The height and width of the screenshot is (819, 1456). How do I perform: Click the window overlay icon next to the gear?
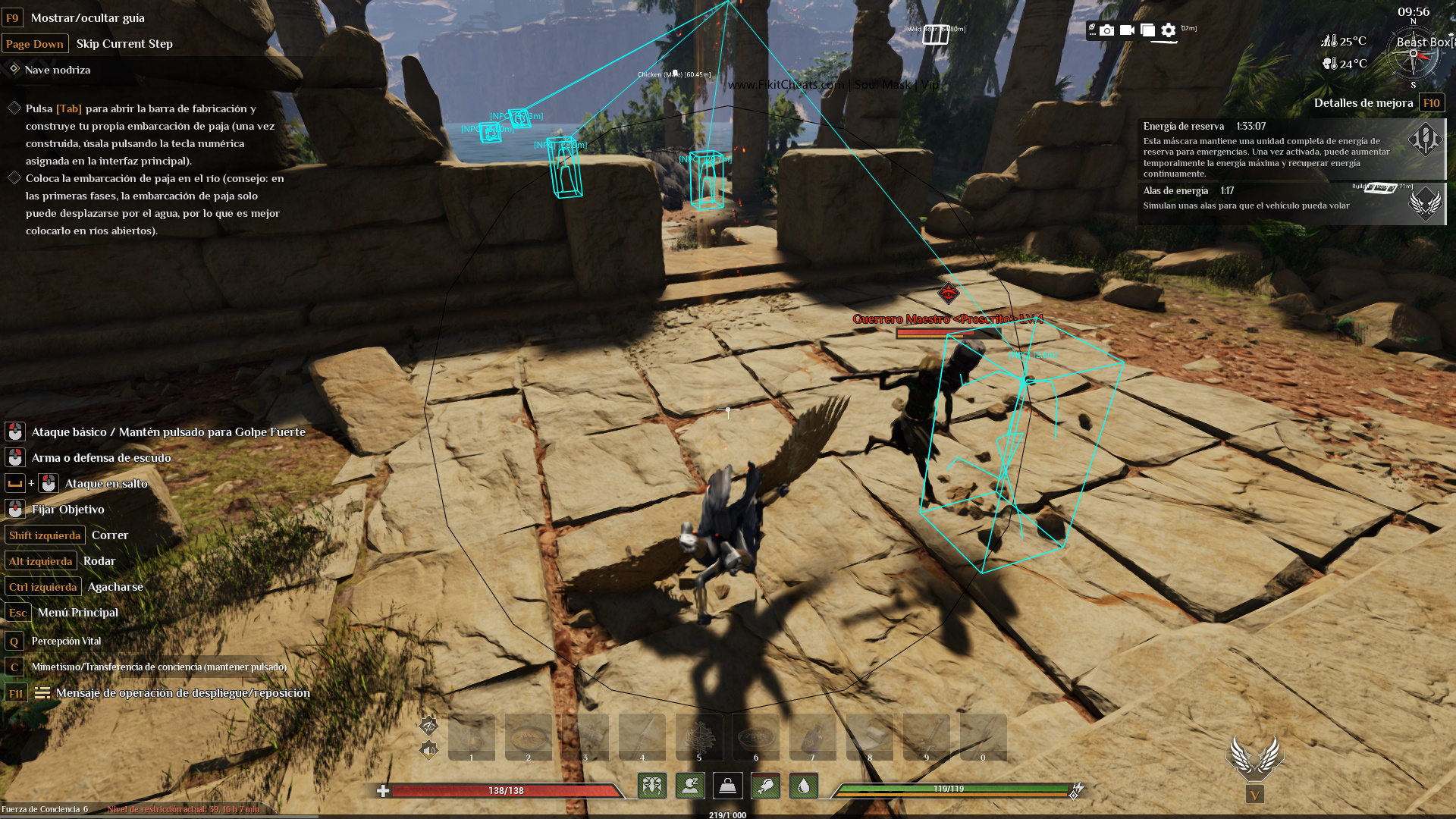(1147, 30)
